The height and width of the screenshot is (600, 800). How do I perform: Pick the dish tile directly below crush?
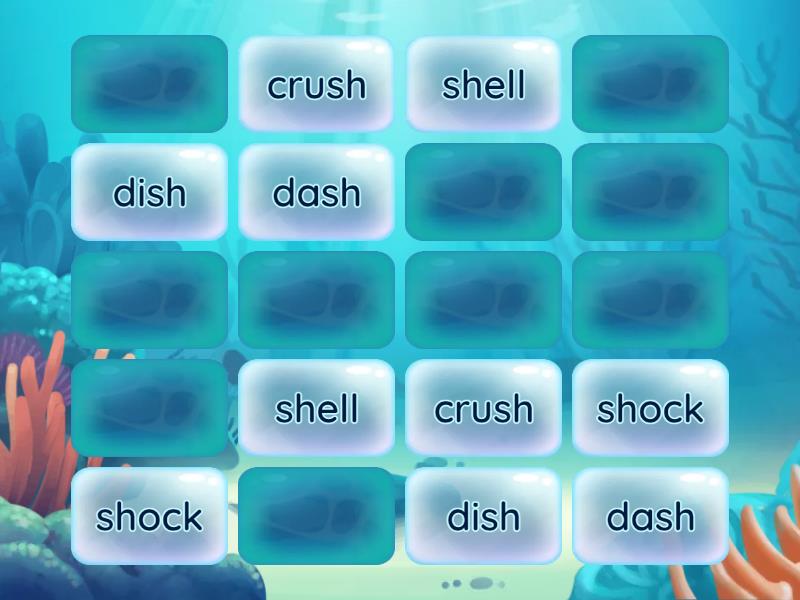pyautogui.click(x=484, y=516)
